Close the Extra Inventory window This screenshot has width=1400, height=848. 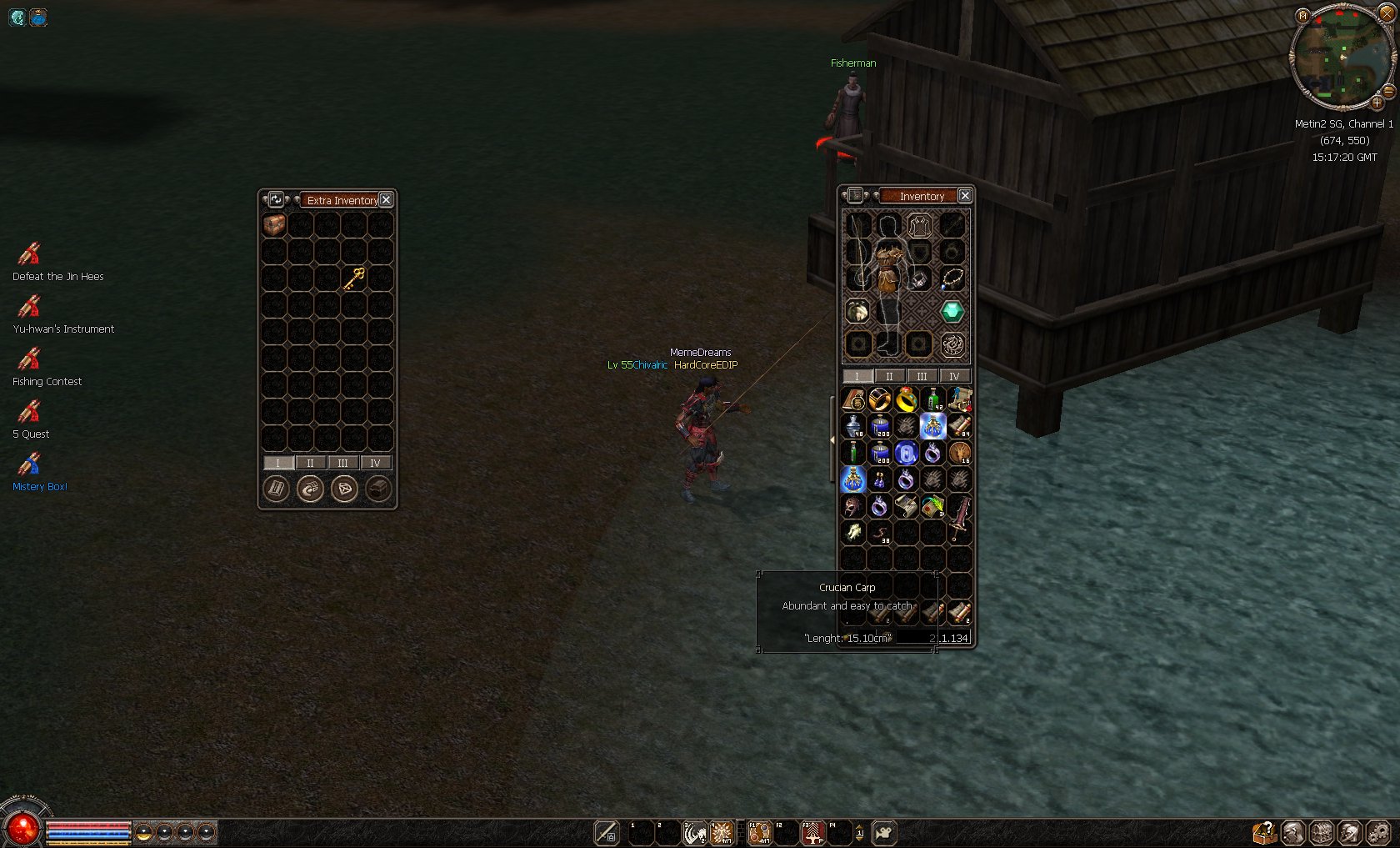coord(386,200)
